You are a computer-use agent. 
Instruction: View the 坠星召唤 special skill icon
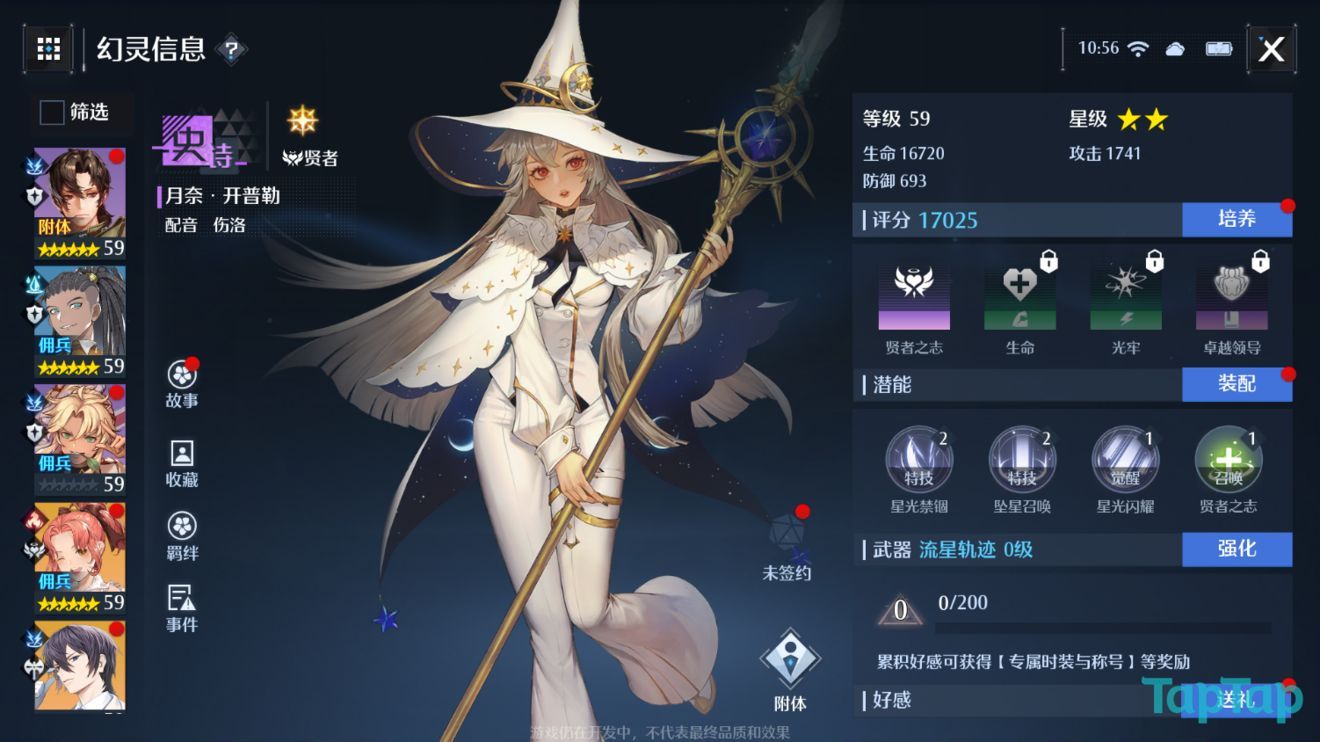(x=1022, y=460)
